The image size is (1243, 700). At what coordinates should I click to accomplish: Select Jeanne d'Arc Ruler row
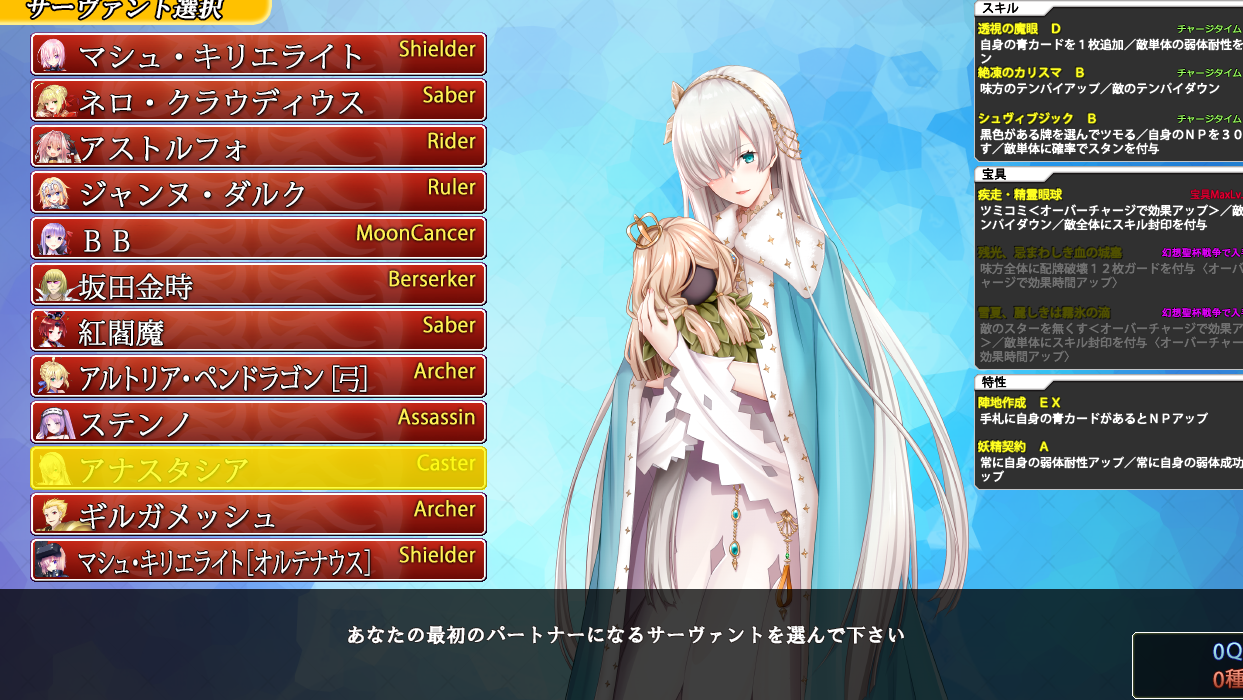pyautogui.click(x=258, y=192)
